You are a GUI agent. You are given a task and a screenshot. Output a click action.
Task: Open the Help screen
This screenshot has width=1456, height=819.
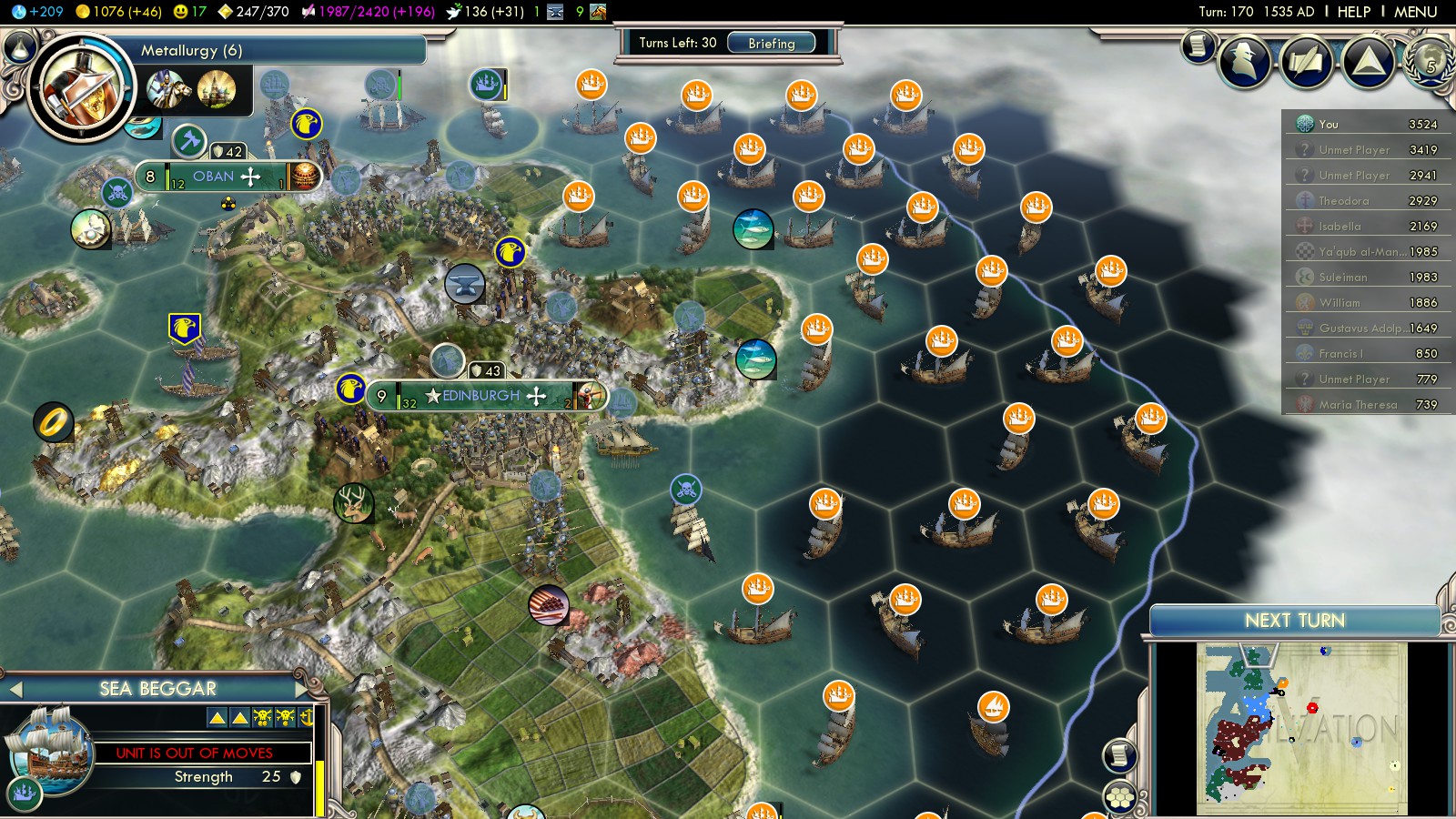click(x=1353, y=12)
